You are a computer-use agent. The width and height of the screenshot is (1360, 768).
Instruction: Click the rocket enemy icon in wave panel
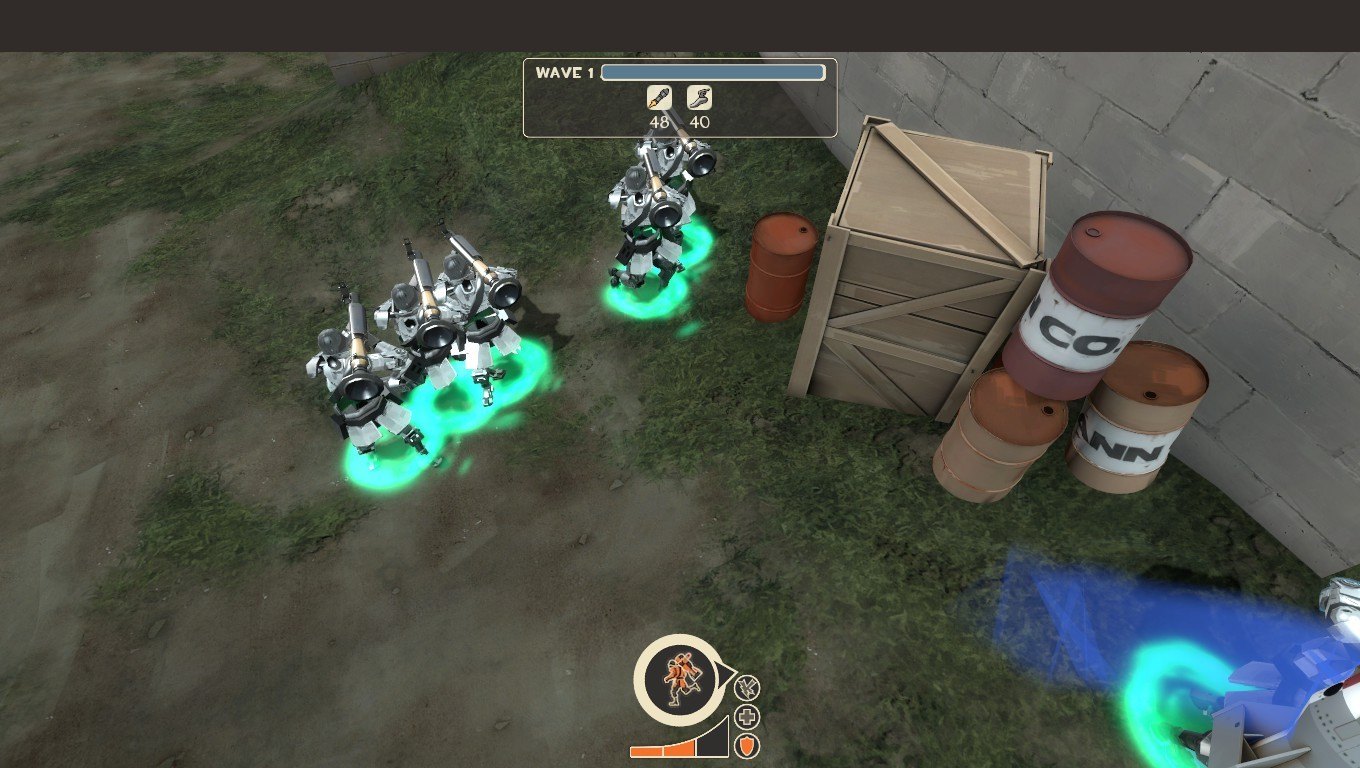[x=659, y=98]
